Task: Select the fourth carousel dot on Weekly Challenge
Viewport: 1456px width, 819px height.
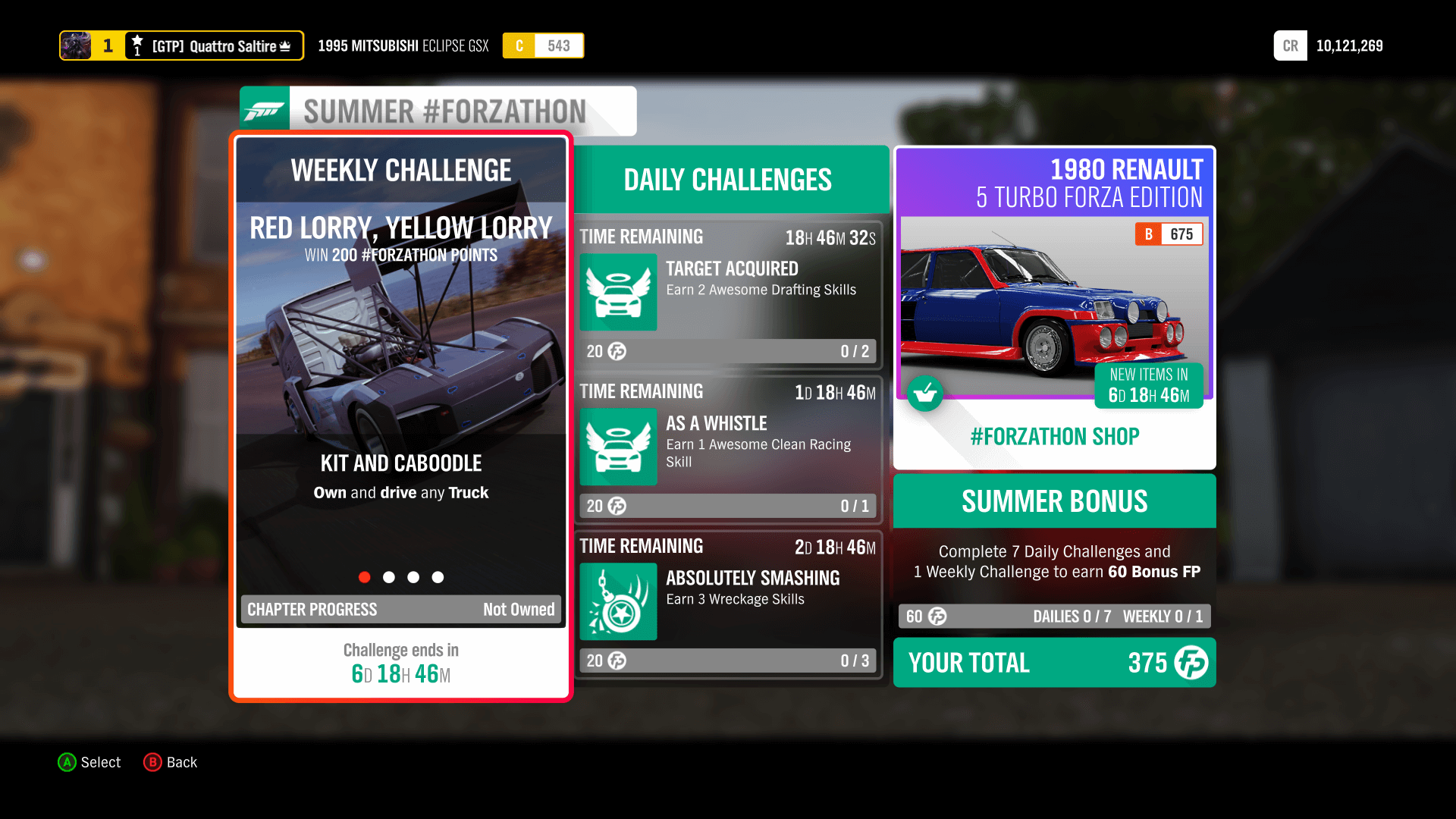Action: coord(438,577)
